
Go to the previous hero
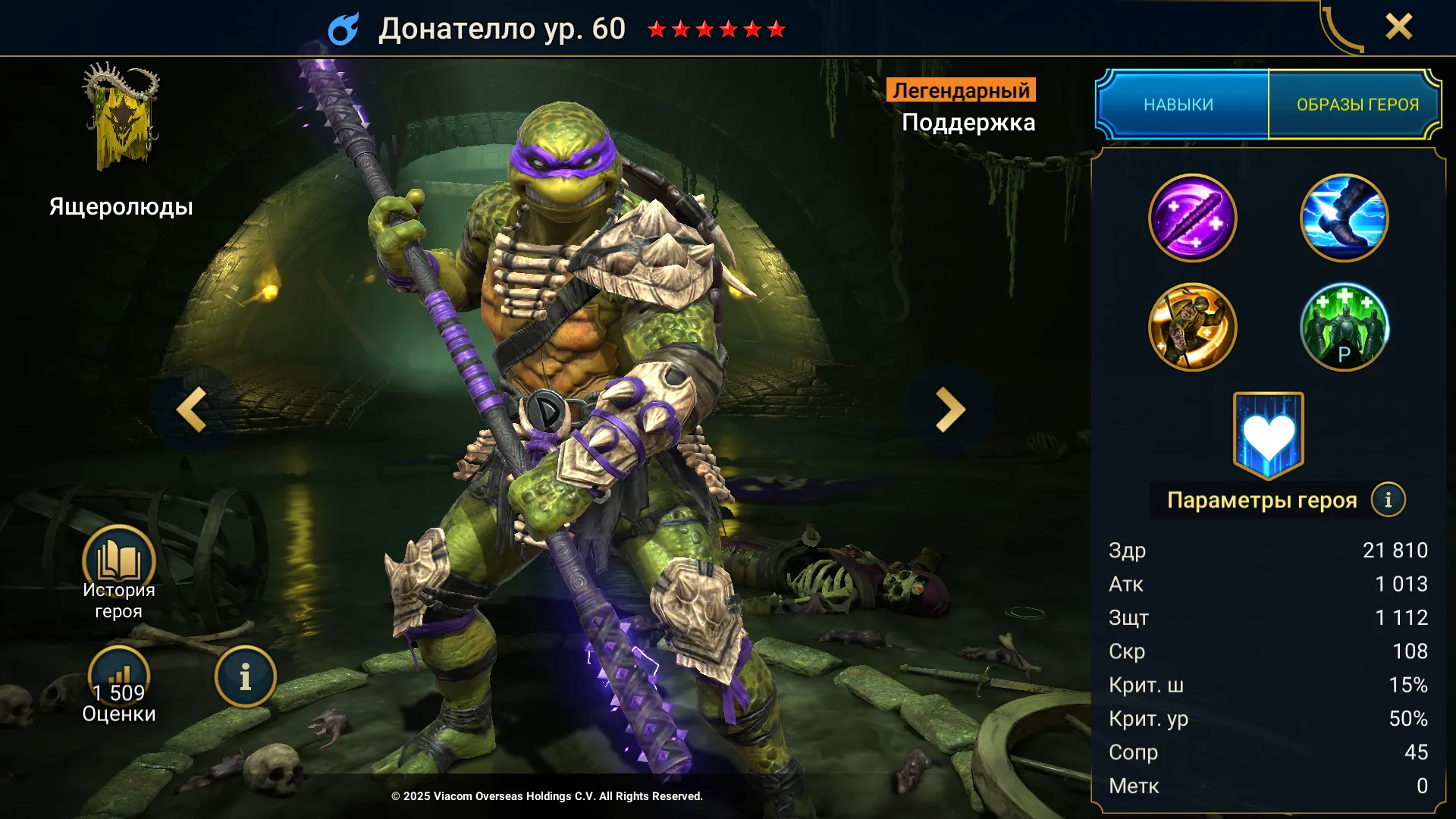tap(193, 410)
